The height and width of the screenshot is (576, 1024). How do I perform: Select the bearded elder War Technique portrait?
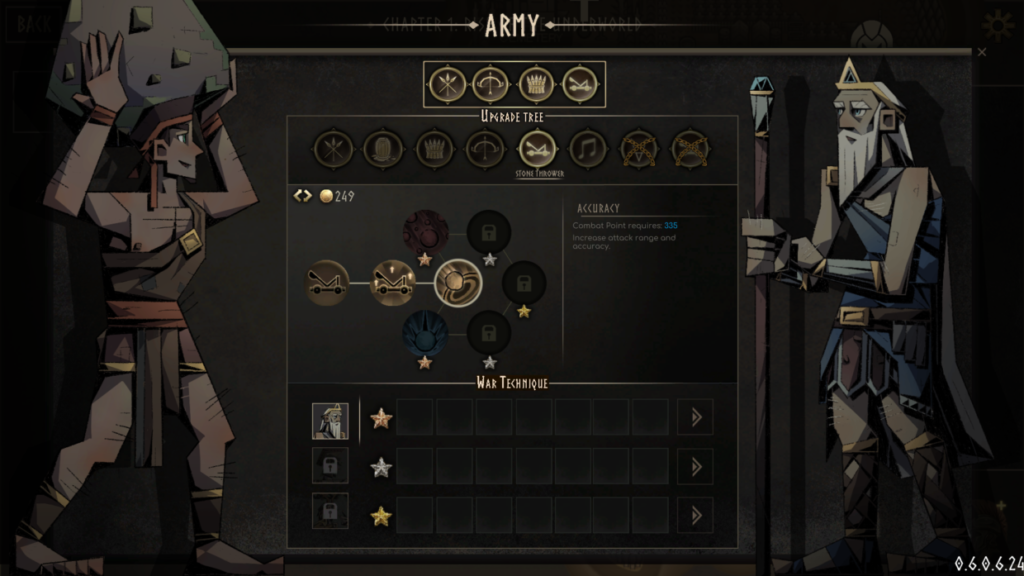pos(330,419)
